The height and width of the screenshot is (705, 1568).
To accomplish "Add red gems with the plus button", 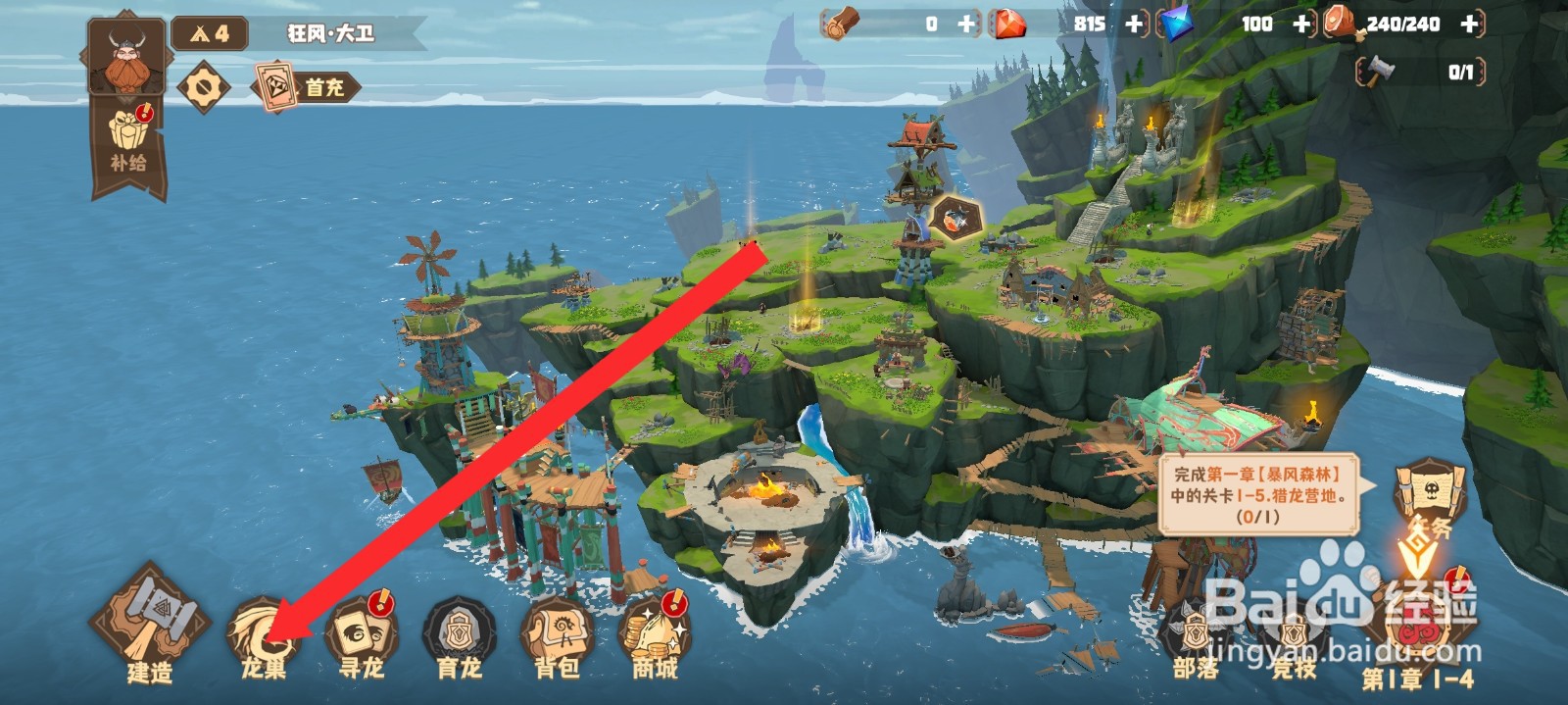I will pos(1135,25).
